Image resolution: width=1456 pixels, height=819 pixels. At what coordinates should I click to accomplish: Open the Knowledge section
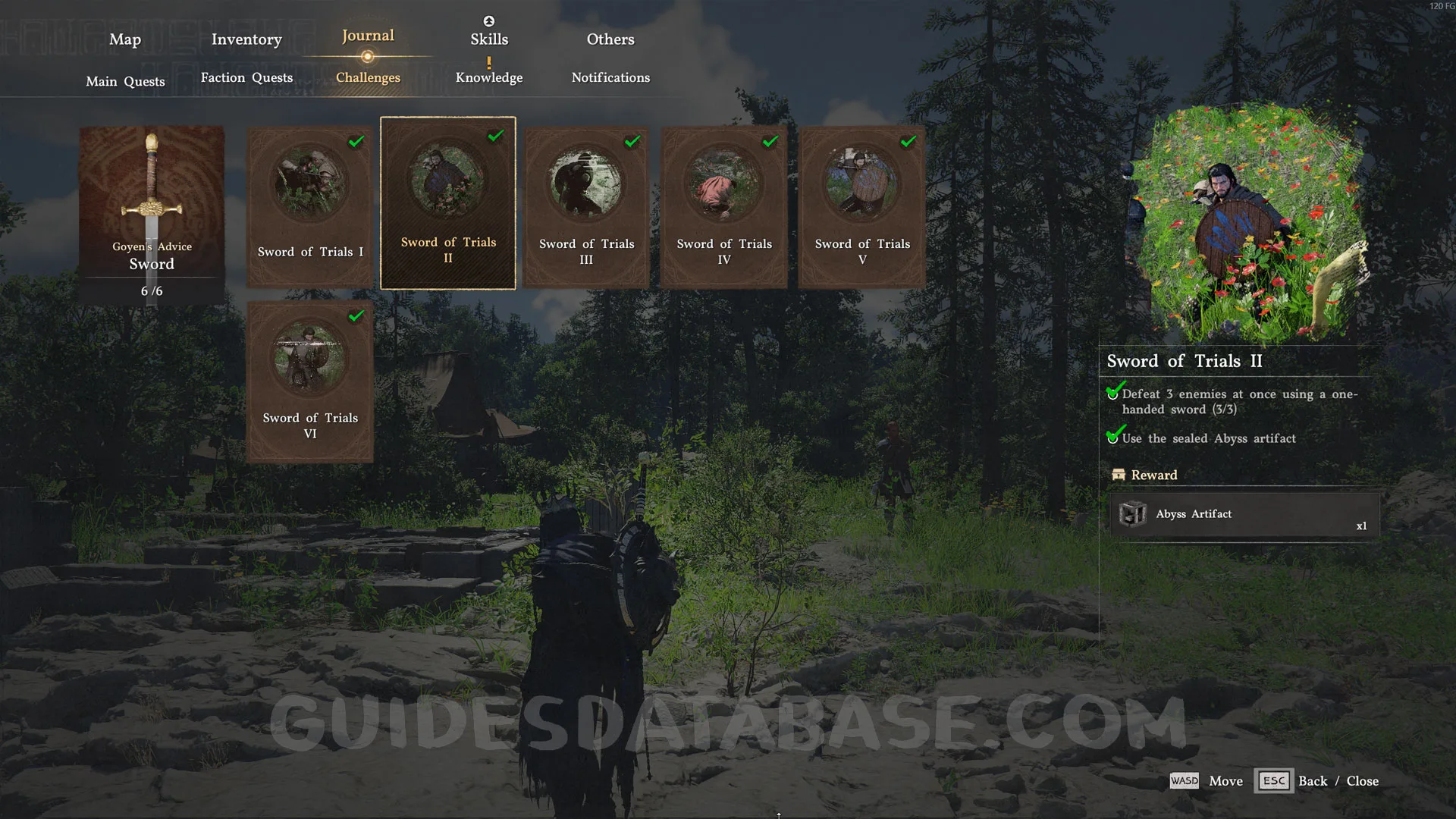[x=489, y=77]
